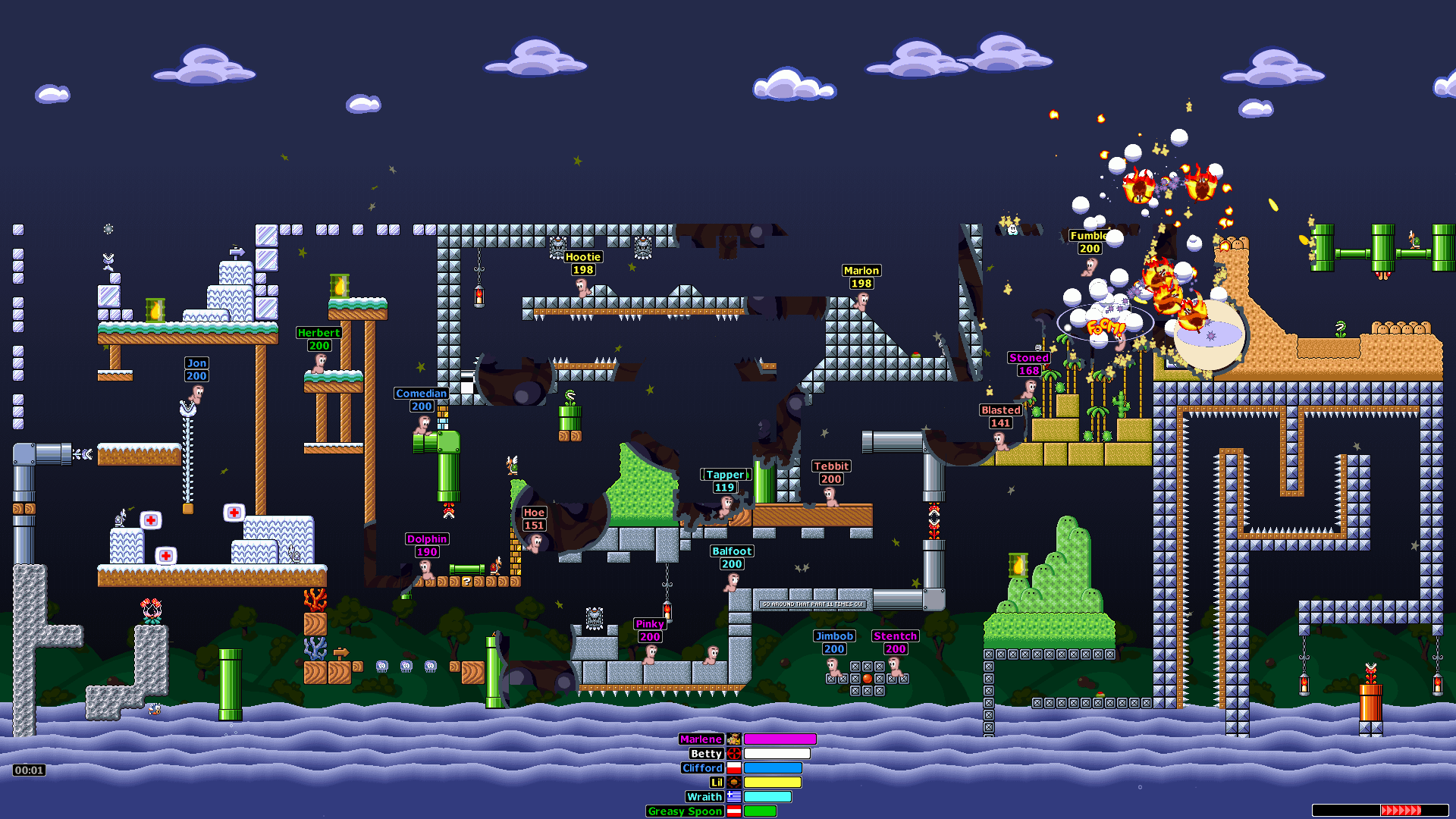1456x819 pixels.
Task: Select the Wraith team name row
Action: (x=704, y=797)
